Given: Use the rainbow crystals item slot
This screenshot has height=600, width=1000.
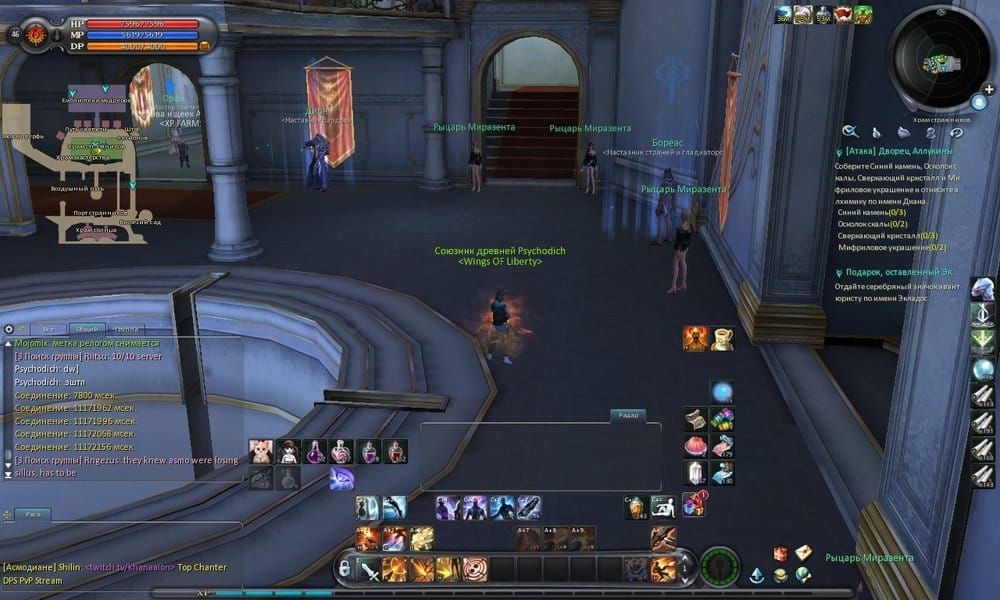Looking at the screenshot, I should [722, 419].
